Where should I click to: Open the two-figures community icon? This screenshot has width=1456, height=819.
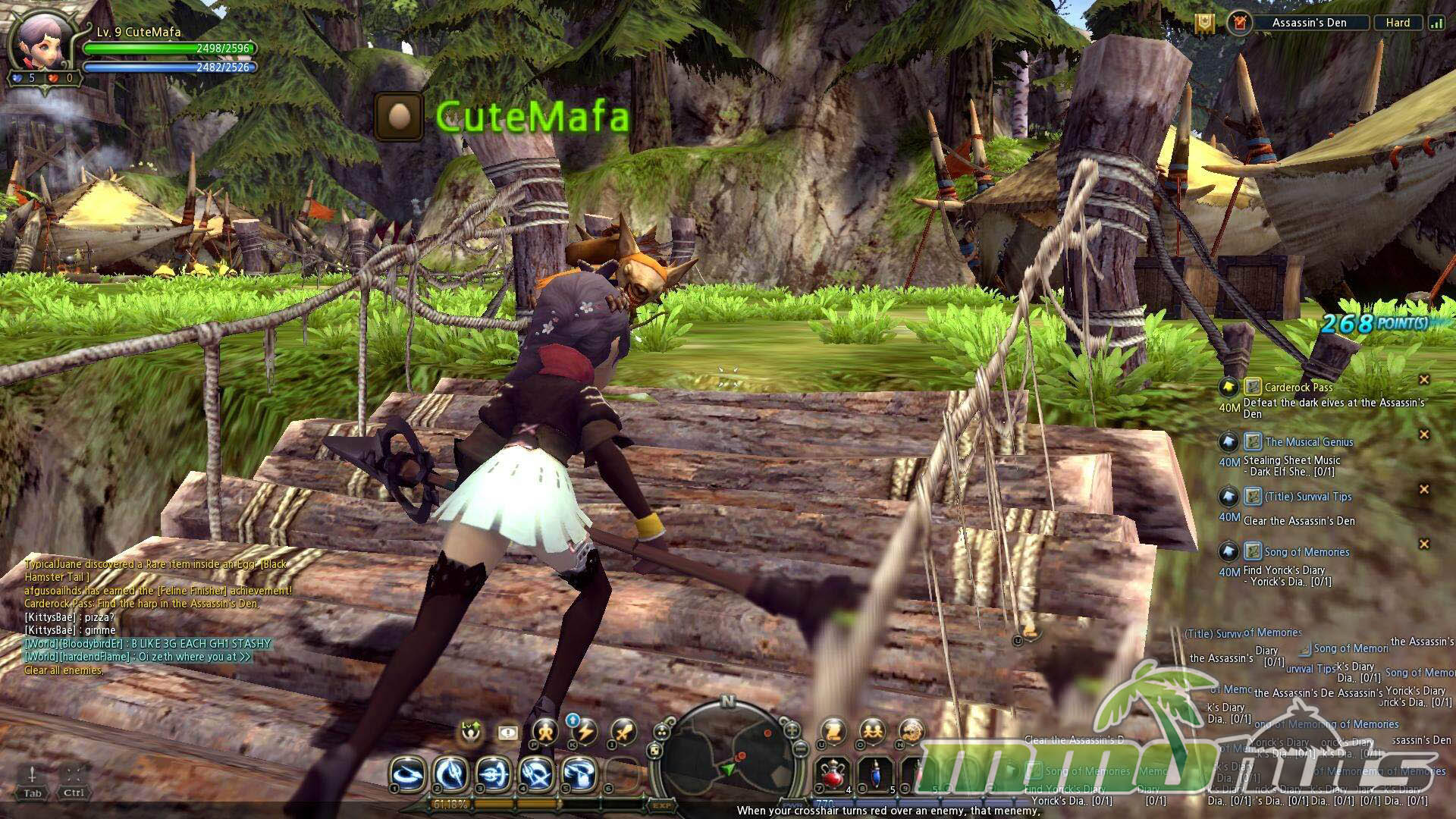pyautogui.click(x=872, y=733)
